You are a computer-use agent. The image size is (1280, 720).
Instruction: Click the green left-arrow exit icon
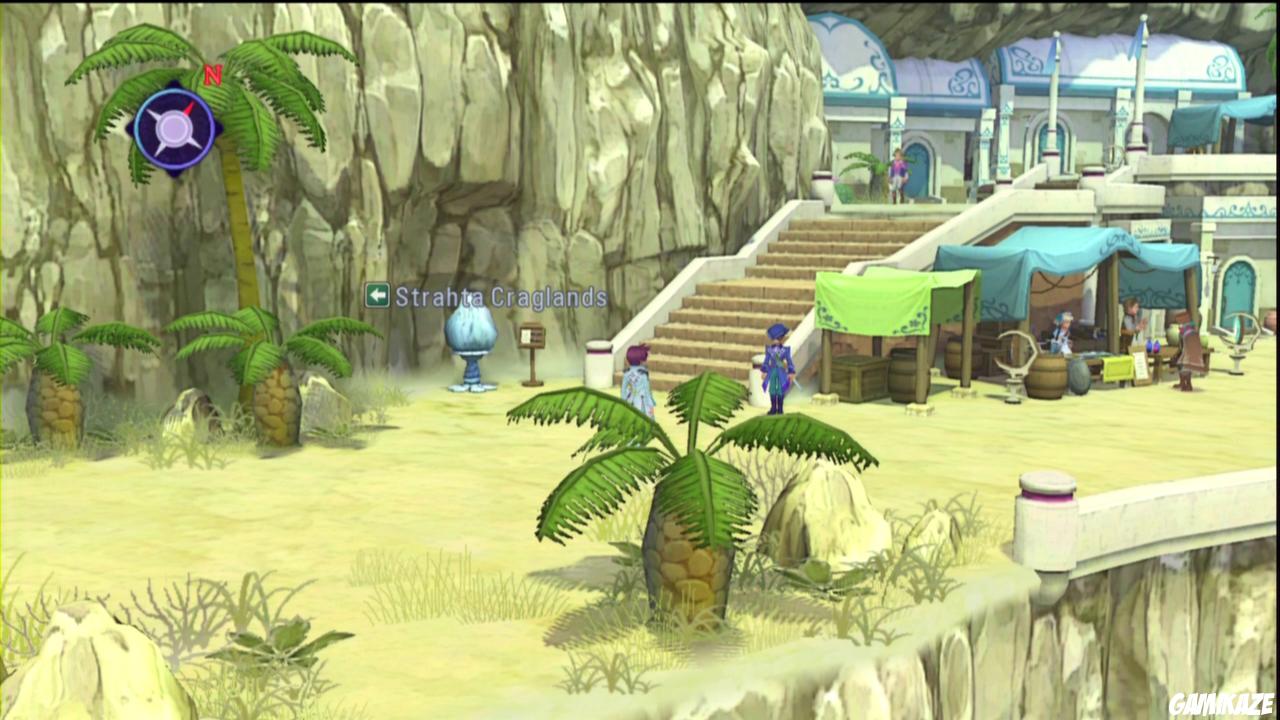coord(378,293)
